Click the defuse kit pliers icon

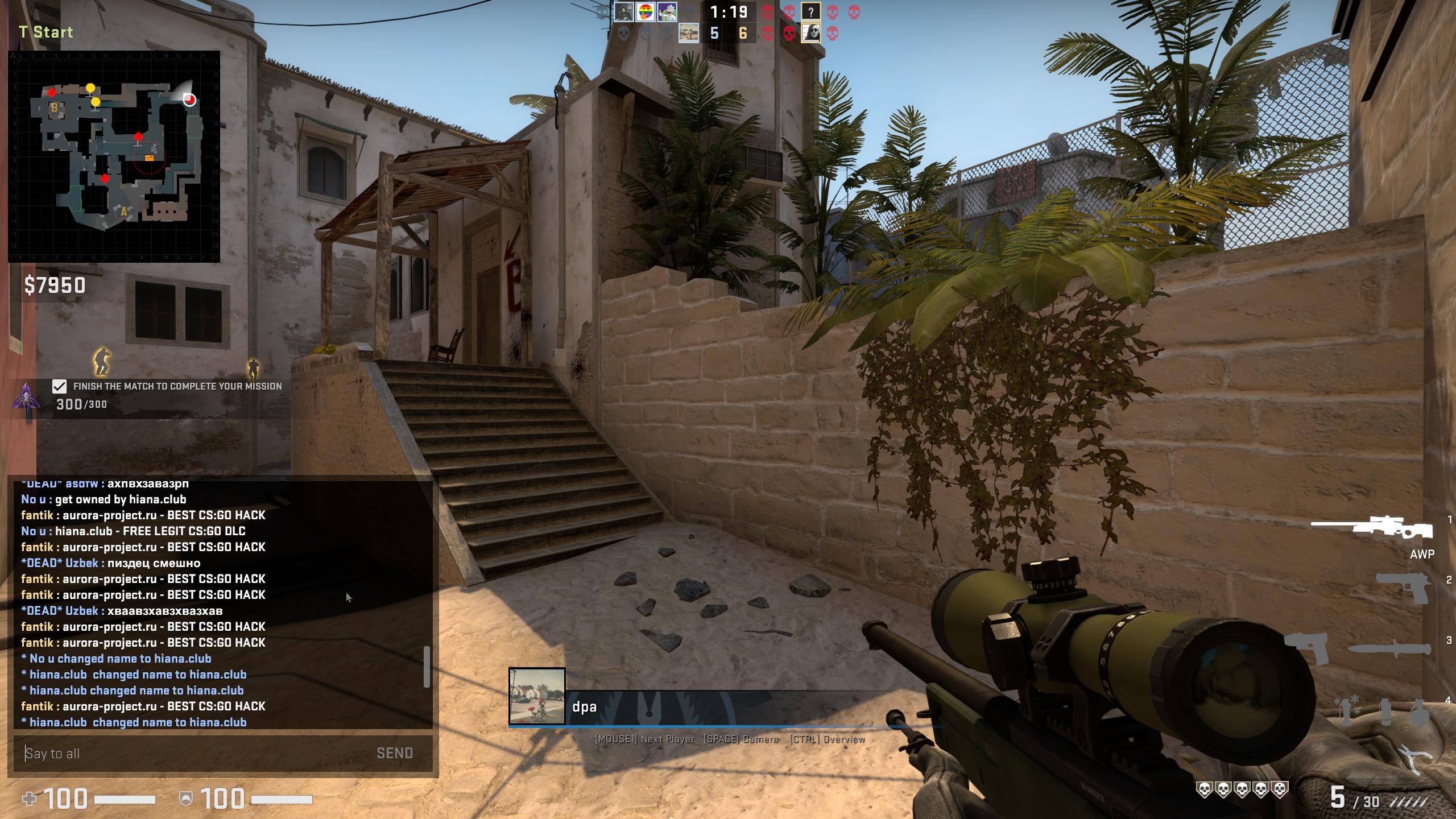(1416, 759)
